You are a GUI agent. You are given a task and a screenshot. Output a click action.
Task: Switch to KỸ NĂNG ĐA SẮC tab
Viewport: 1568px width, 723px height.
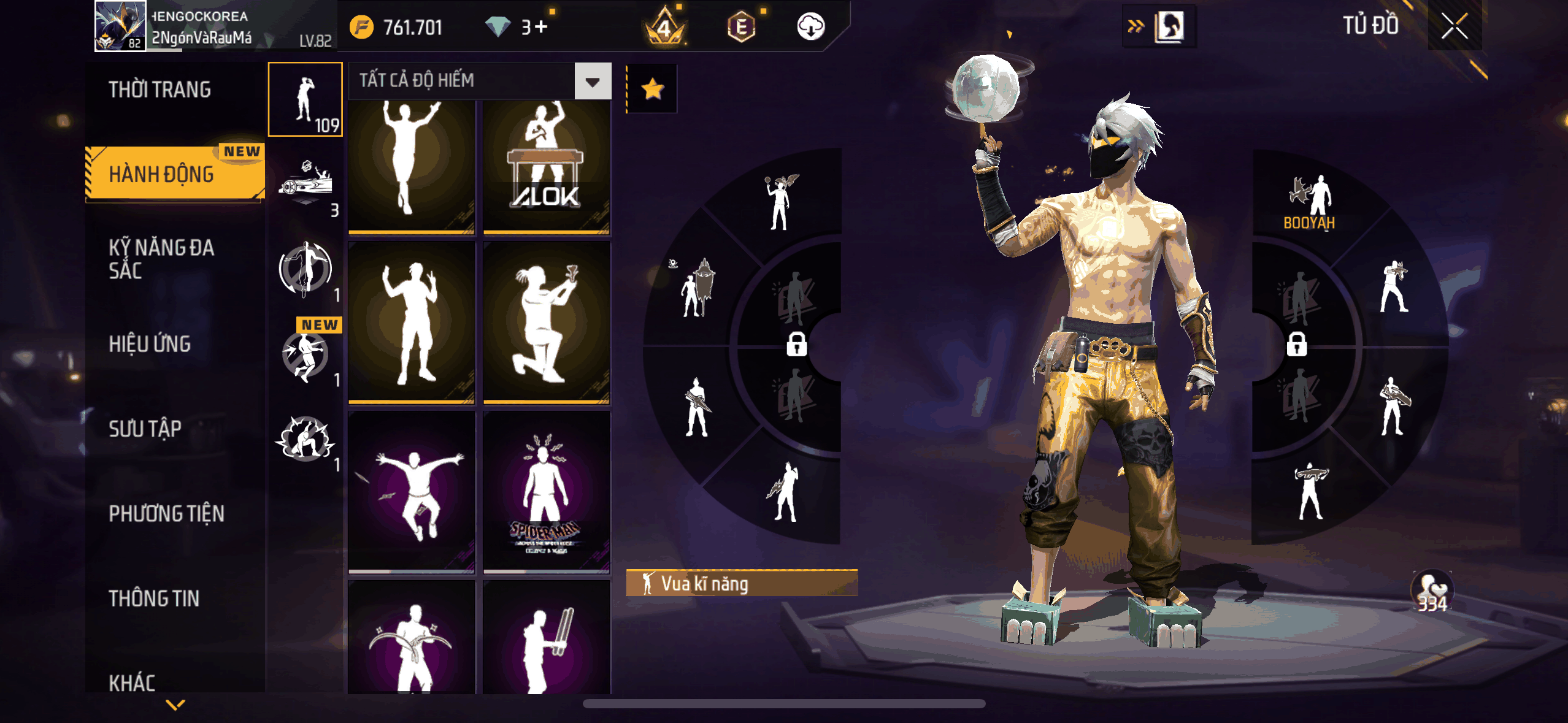[162, 259]
